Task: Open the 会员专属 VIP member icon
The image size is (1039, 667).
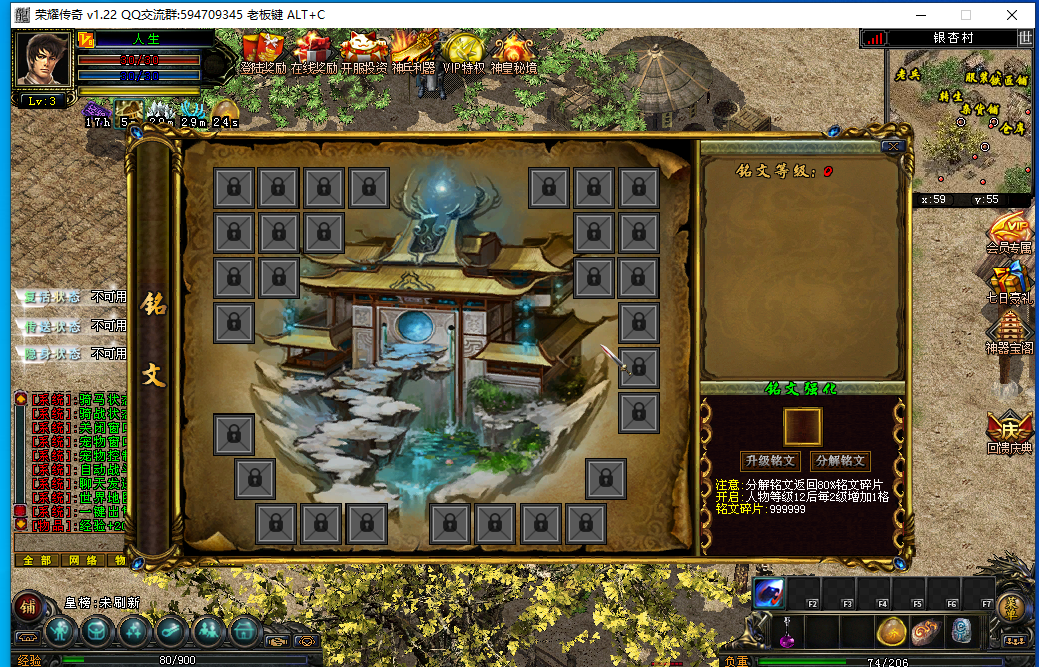Action: click(x=1009, y=231)
